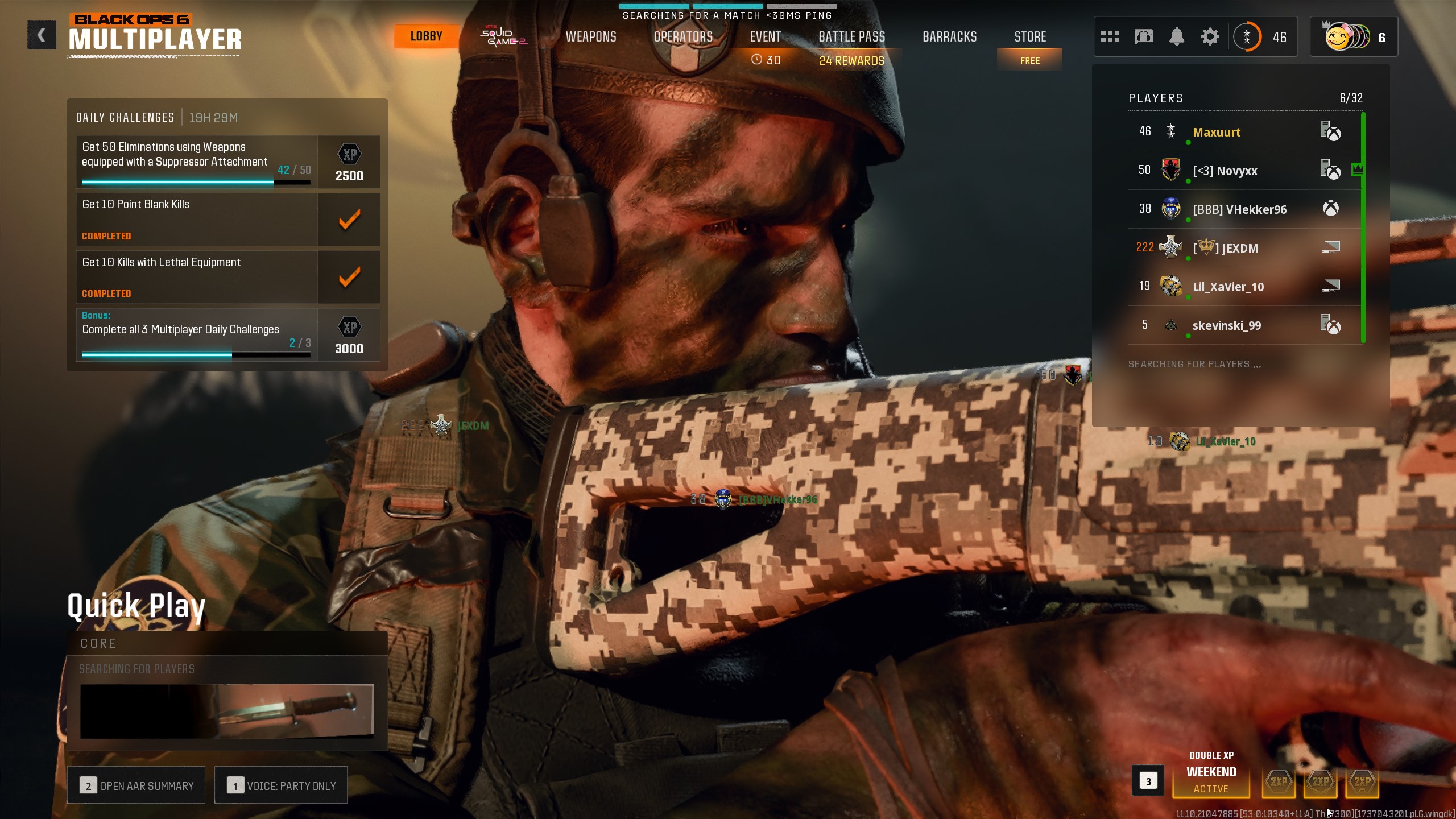The height and width of the screenshot is (819, 1456).
Task: Open the Event tab
Action: [x=765, y=37]
